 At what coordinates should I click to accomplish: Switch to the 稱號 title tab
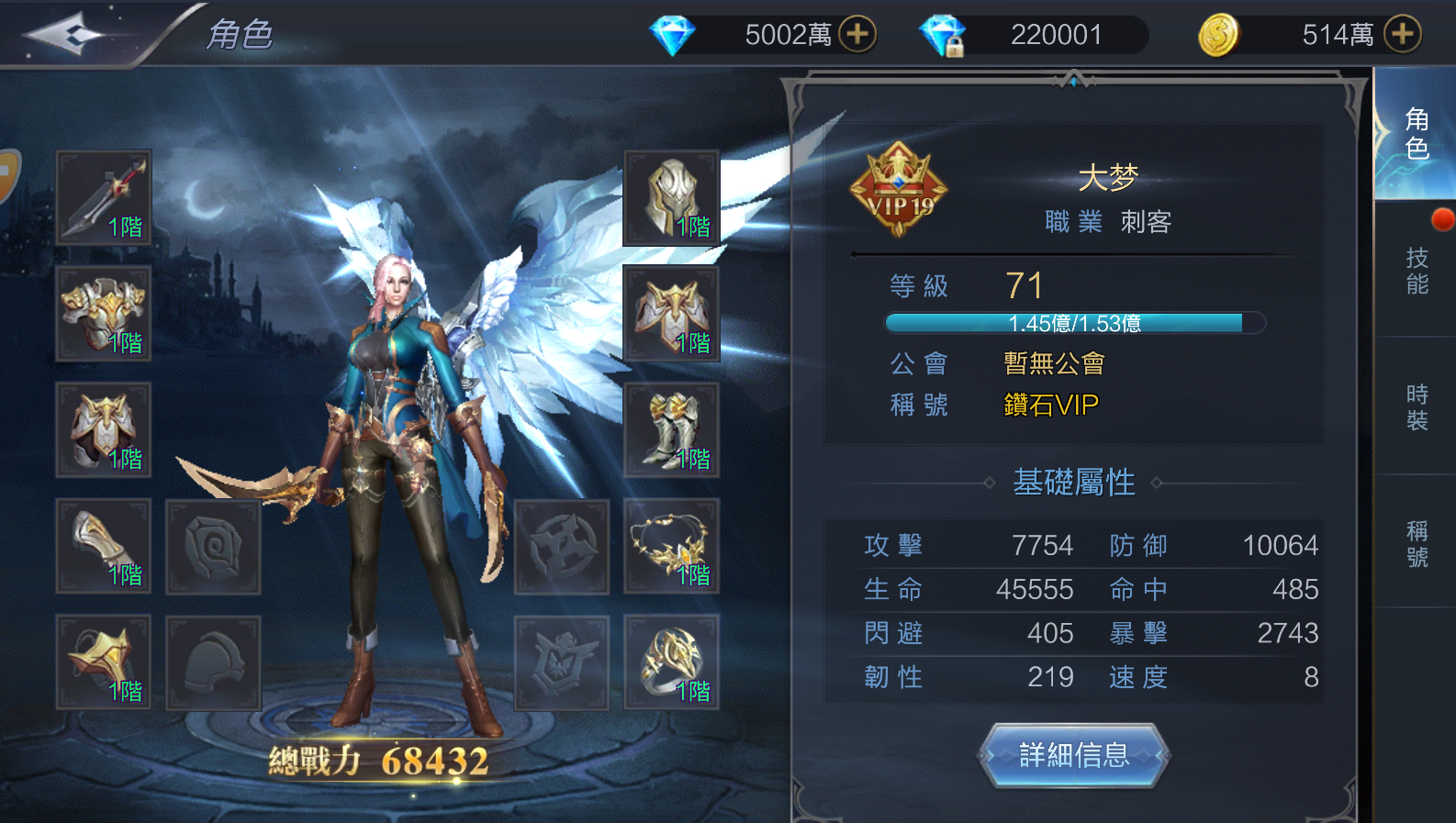(1417, 543)
